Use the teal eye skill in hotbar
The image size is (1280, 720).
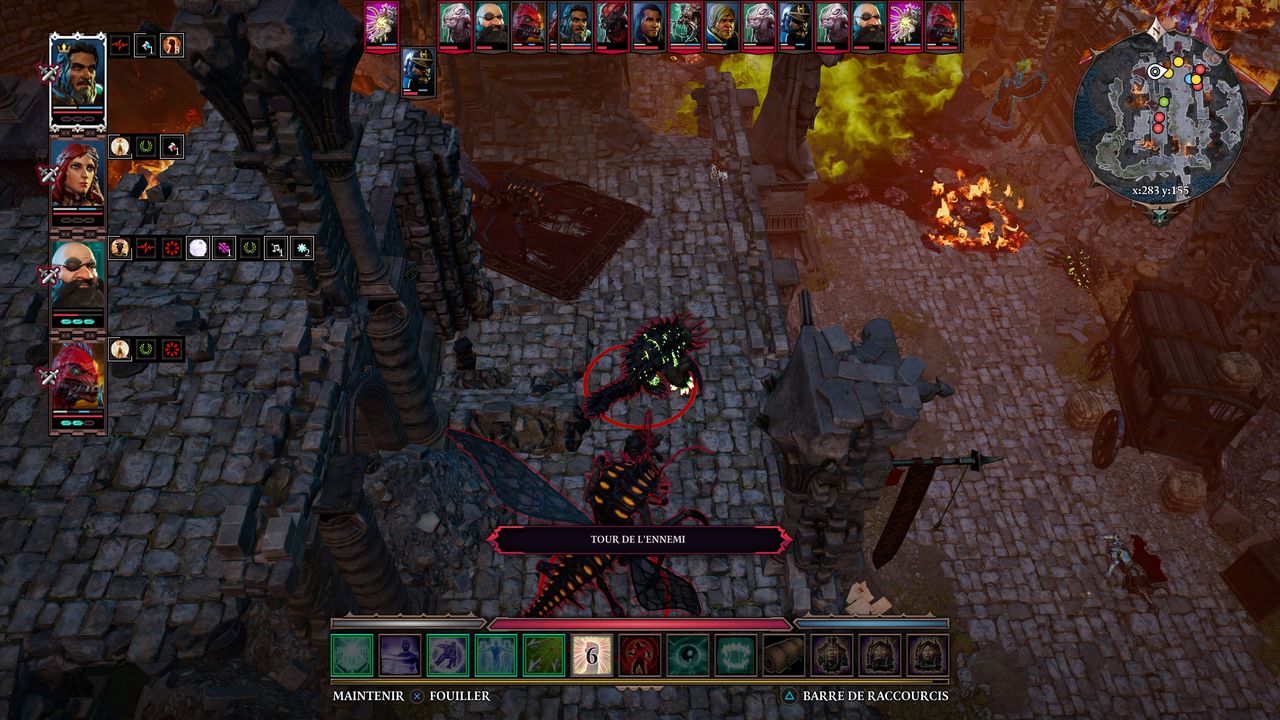click(x=688, y=655)
